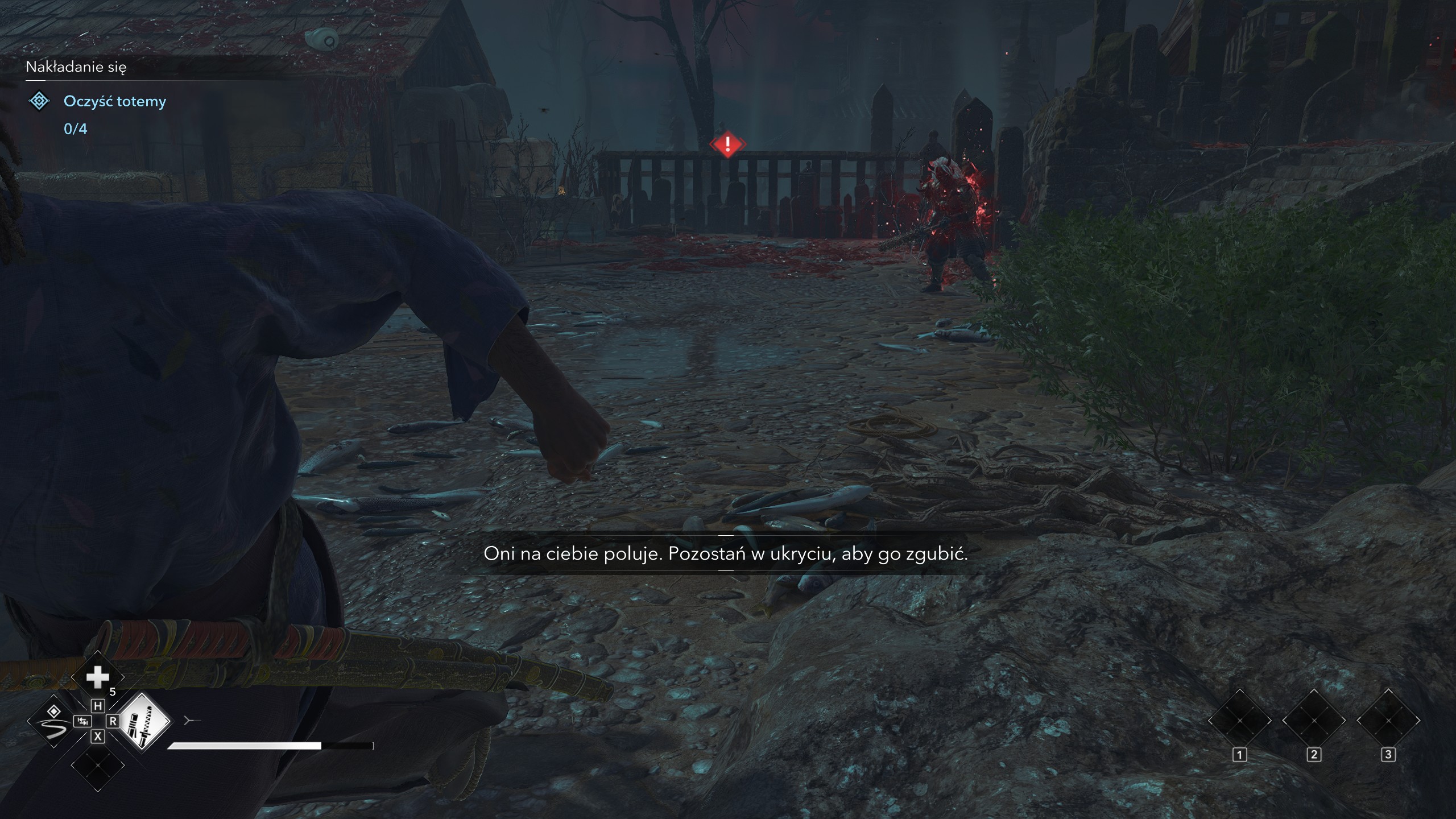Click the plus-shaped healing charm icon

tap(98, 677)
